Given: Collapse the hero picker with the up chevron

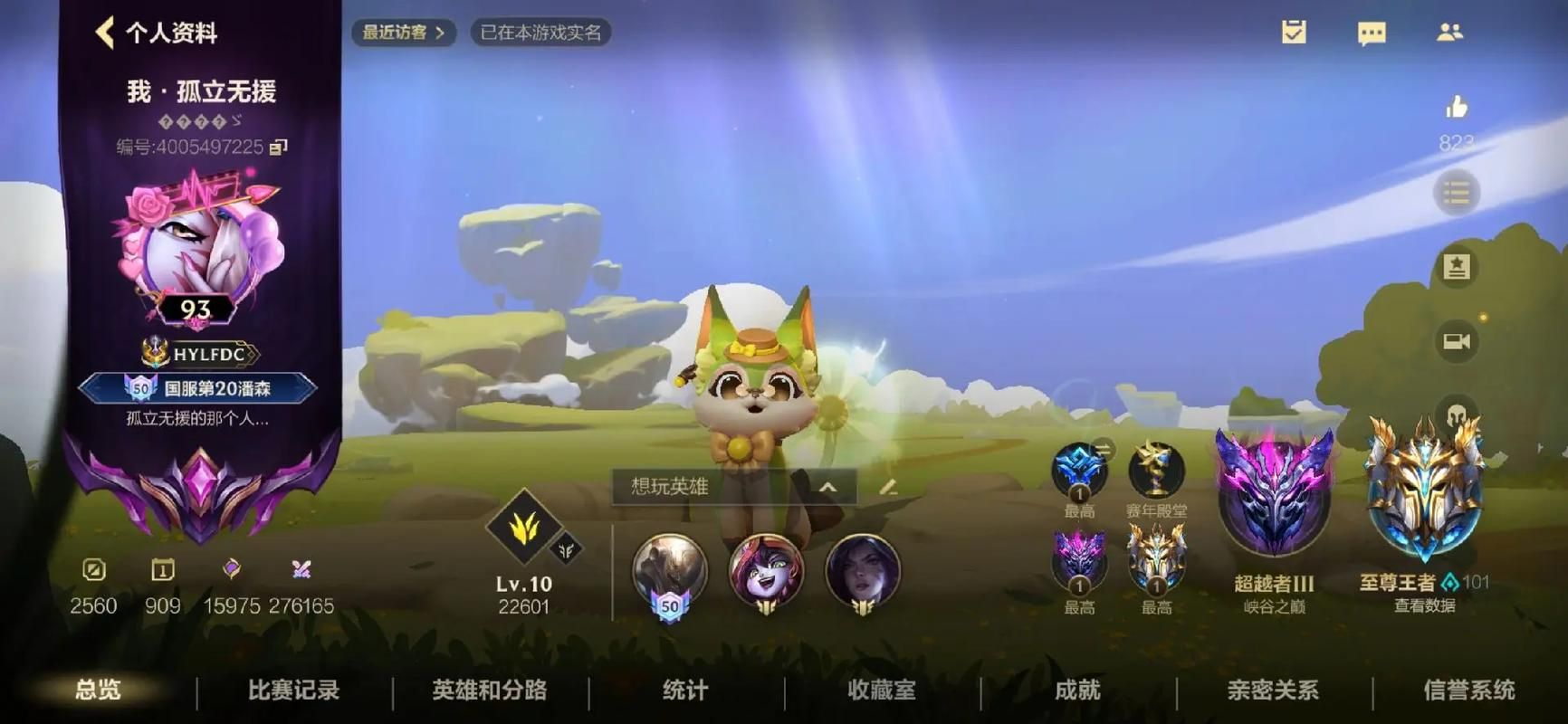Looking at the screenshot, I should tap(827, 489).
